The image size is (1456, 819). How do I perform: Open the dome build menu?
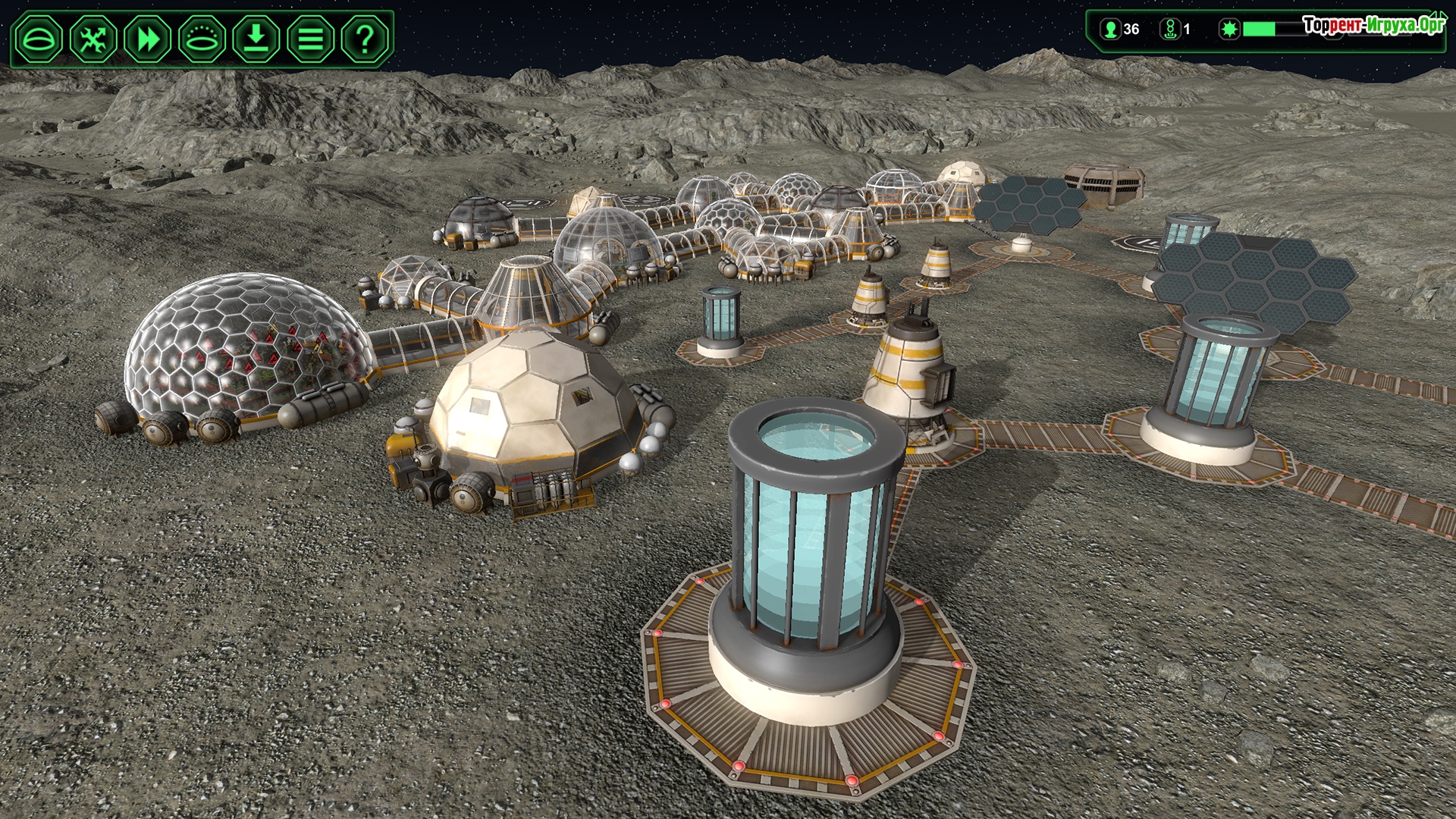(x=39, y=38)
